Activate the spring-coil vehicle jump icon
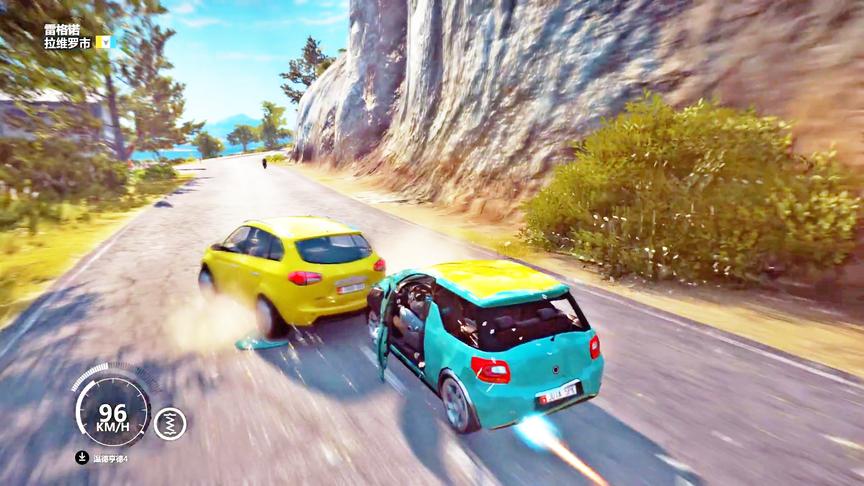Image resolution: width=864 pixels, height=486 pixels. click(170, 423)
